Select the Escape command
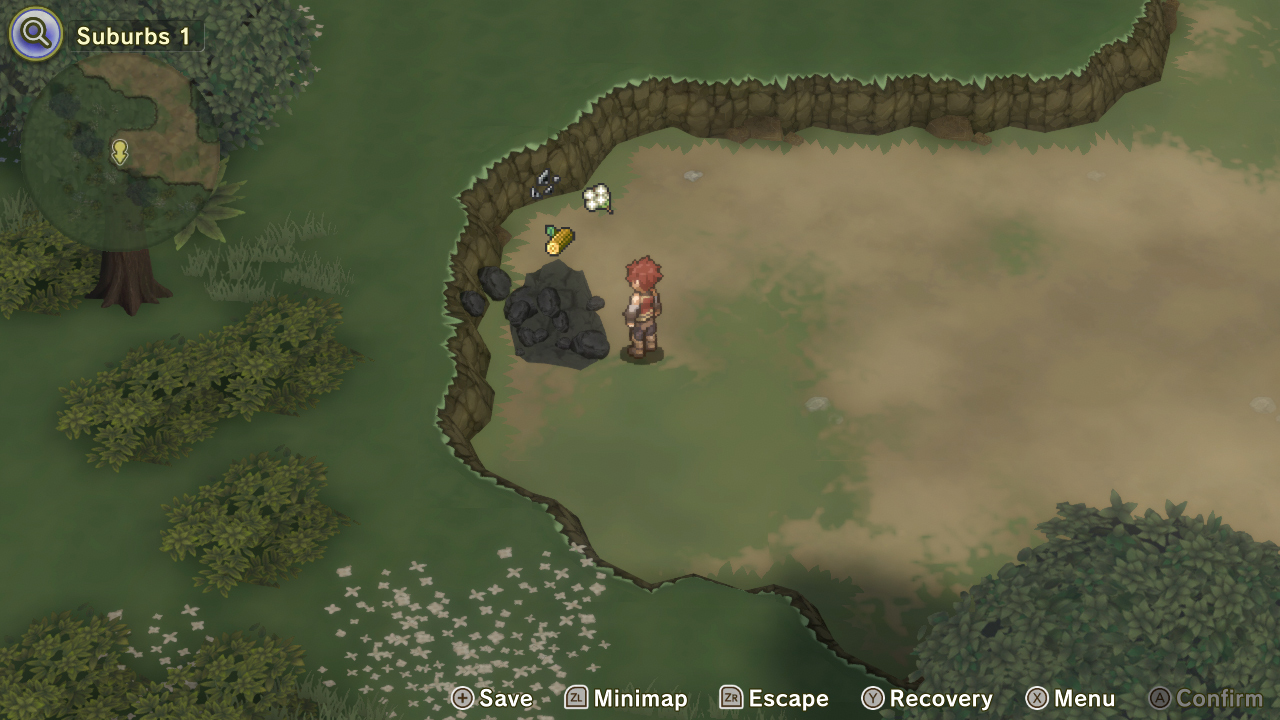This screenshot has width=1280, height=720. point(787,698)
